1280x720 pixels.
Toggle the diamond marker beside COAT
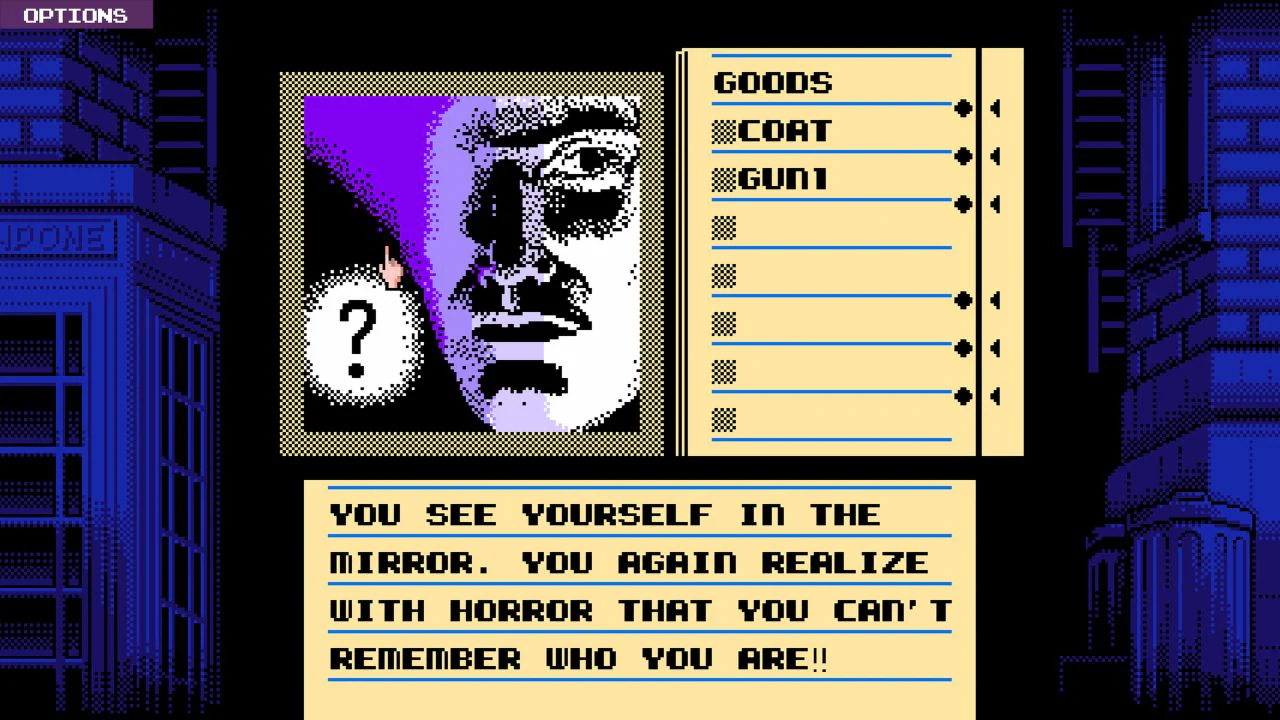(962, 157)
